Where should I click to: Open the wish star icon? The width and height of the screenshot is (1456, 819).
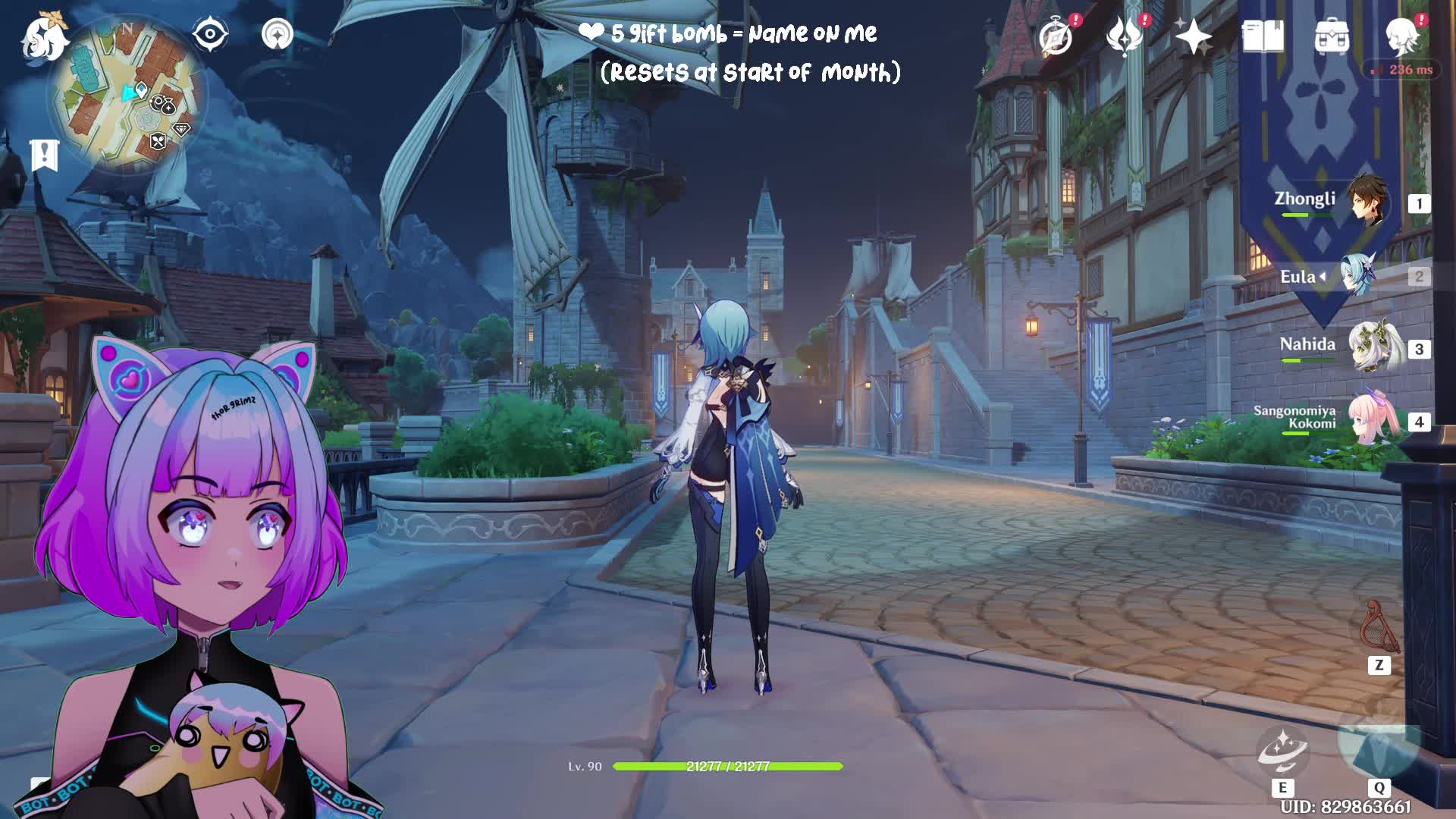click(x=1193, y=36)
